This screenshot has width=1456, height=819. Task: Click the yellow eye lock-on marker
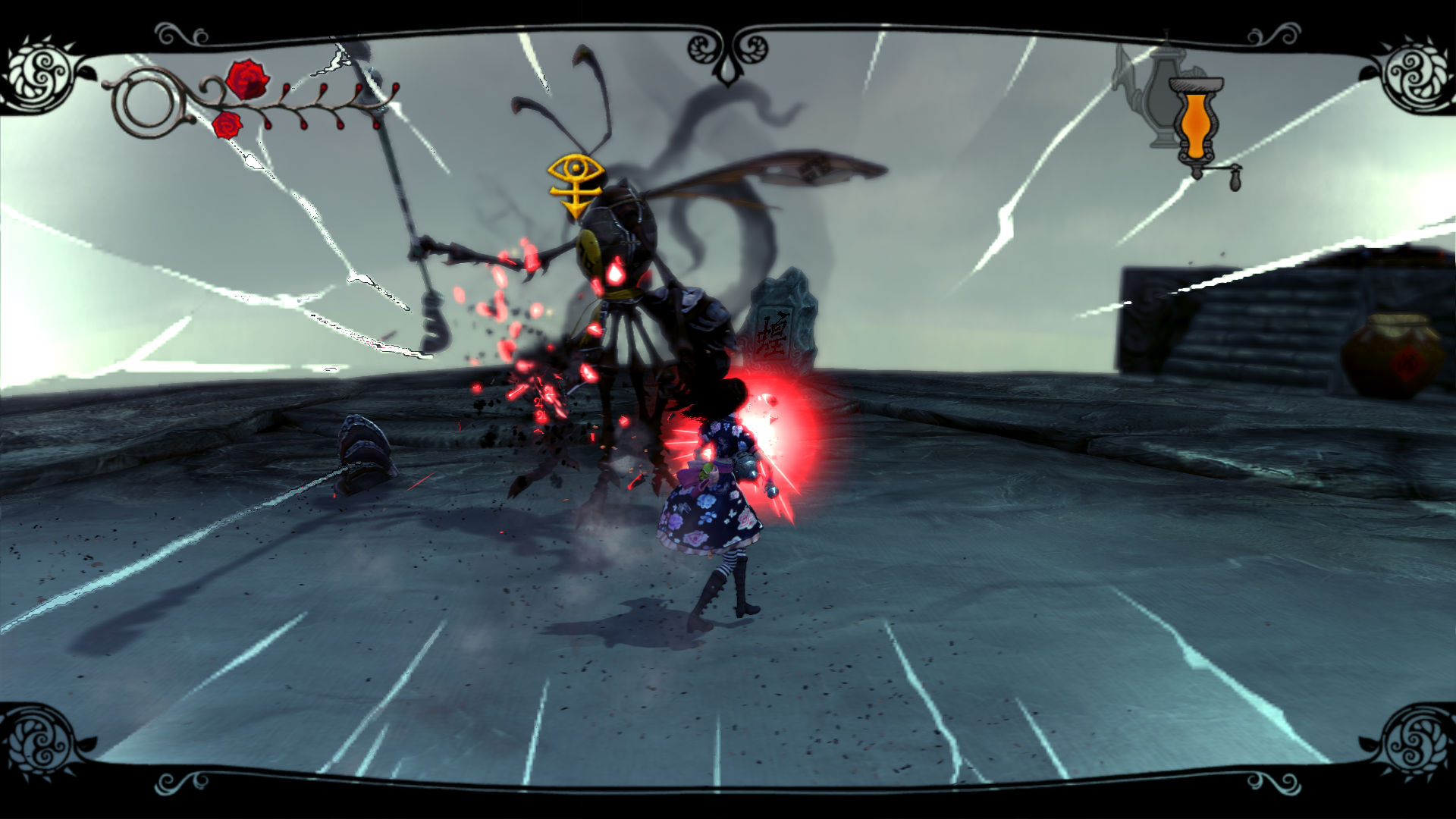click(576, 183)
